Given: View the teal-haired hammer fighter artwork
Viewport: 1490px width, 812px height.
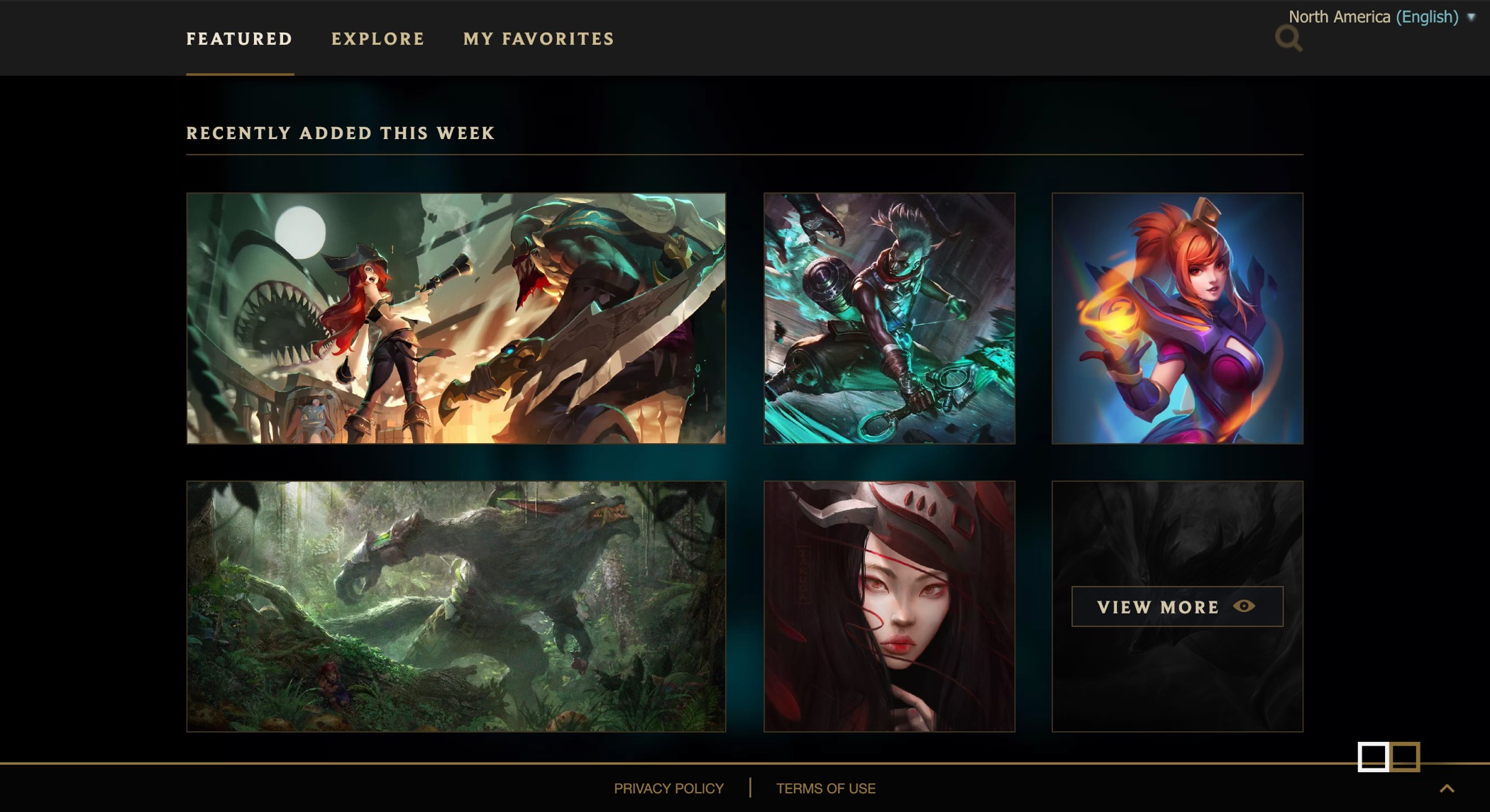Looking at the screenshot, I should (889, 318).
